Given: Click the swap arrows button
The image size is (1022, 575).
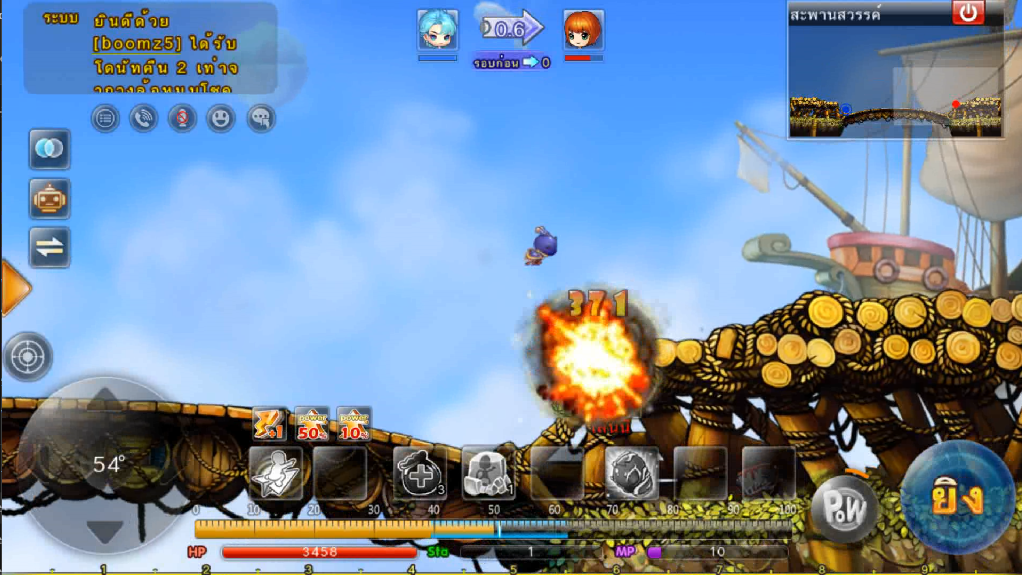Looking at the screenshot, I should [49, 247].
